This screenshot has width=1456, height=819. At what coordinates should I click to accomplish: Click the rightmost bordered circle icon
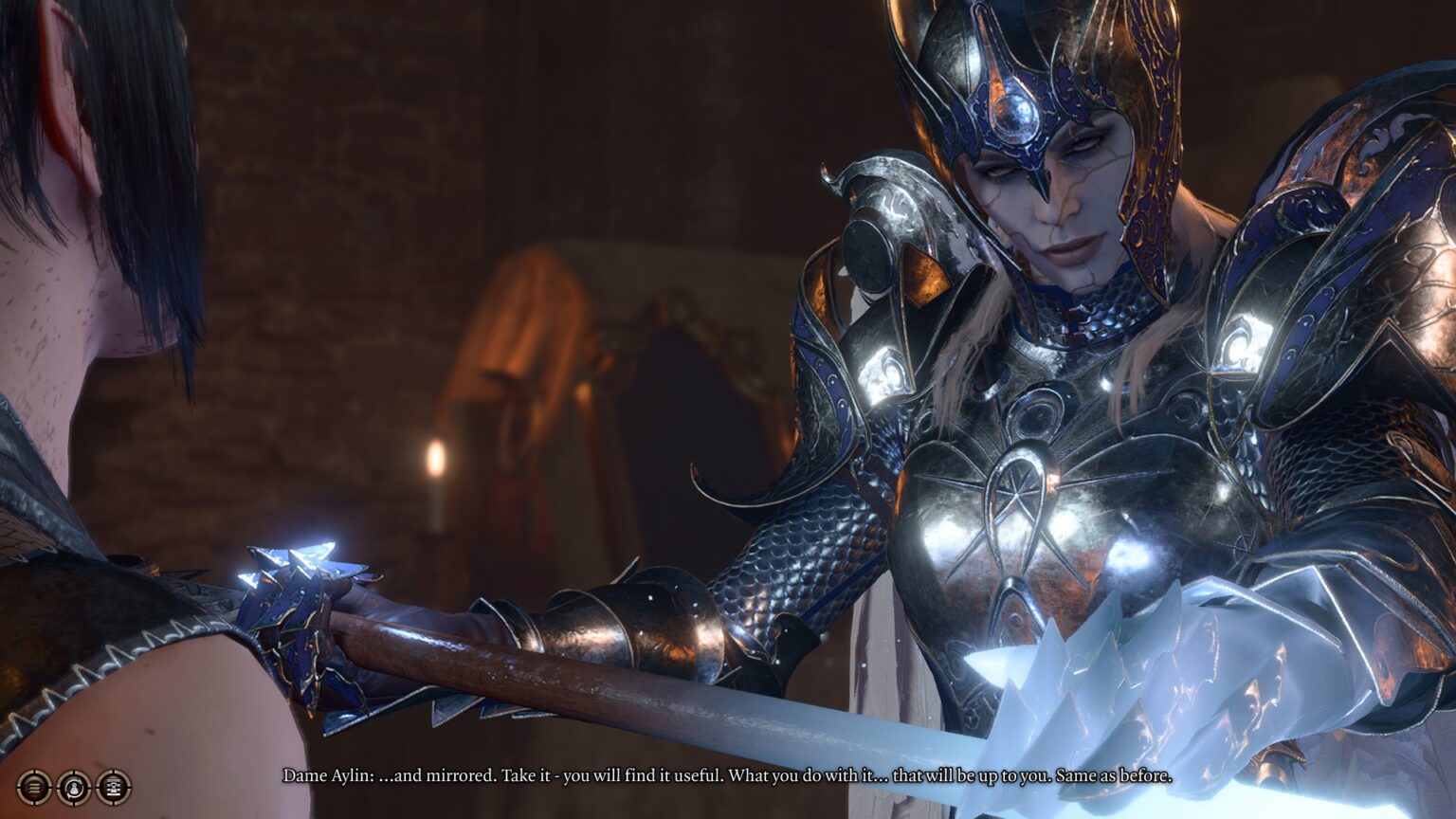pos(114,787)
